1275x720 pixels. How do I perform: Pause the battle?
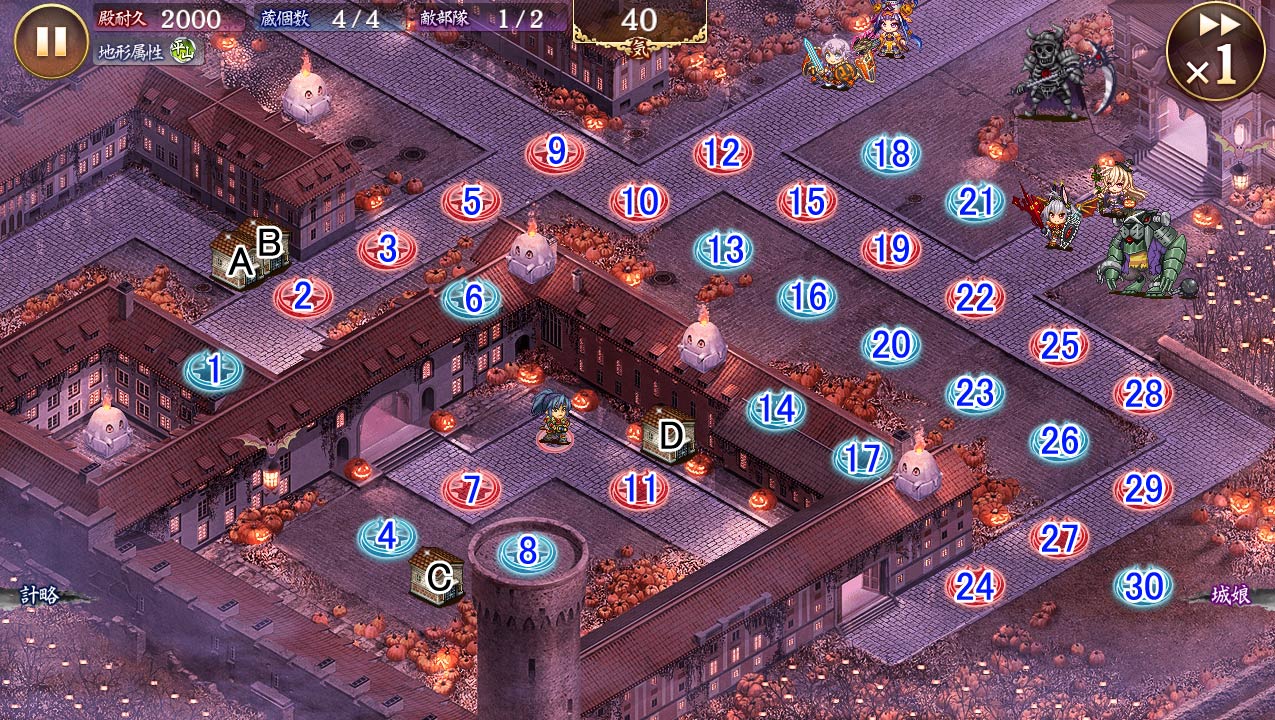(51, 41)
